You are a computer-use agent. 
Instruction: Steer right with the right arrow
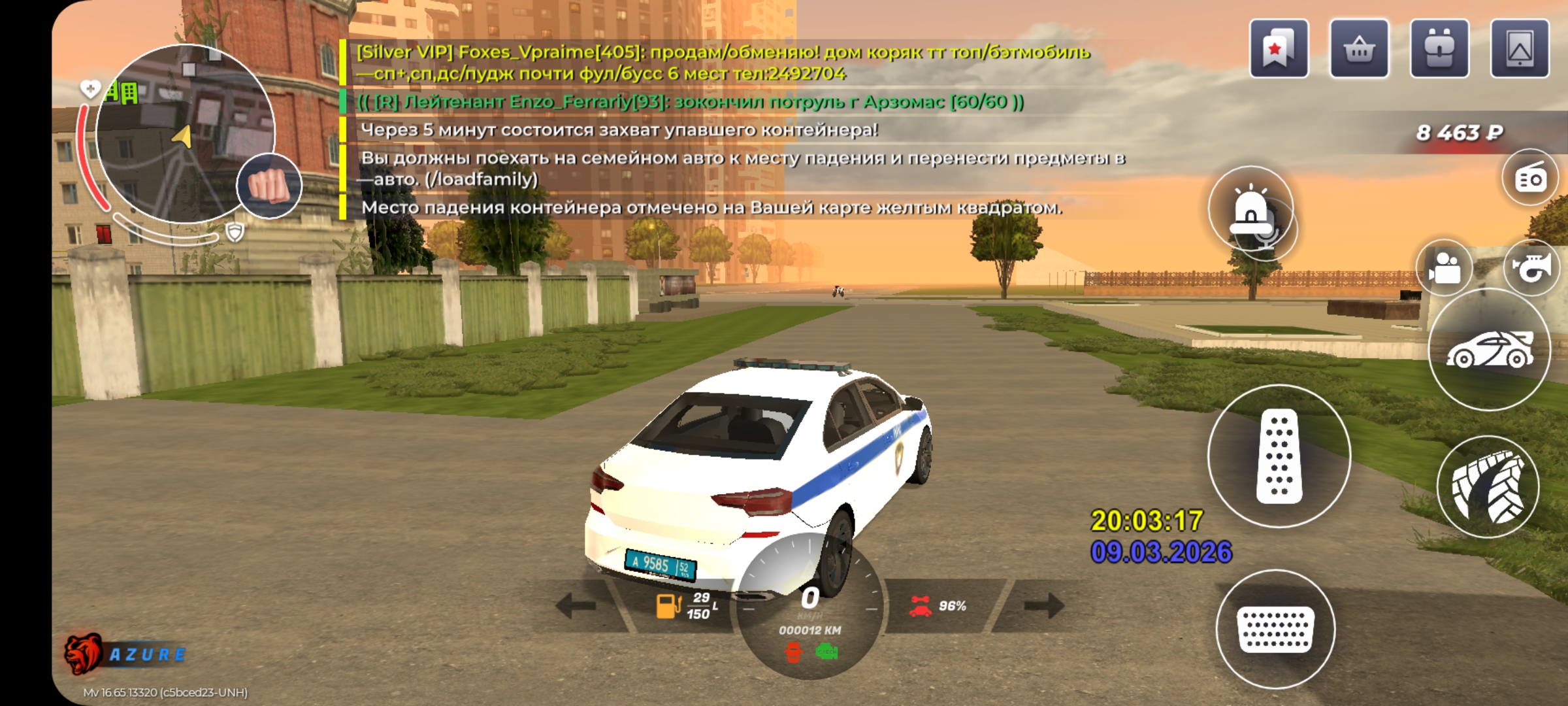point(1044,606)
